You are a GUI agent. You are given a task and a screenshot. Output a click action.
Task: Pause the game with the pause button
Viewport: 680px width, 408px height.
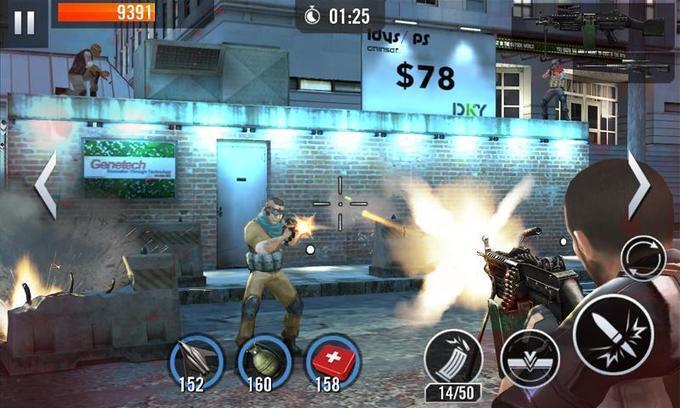pyautogui.click(x=24, y=22)
